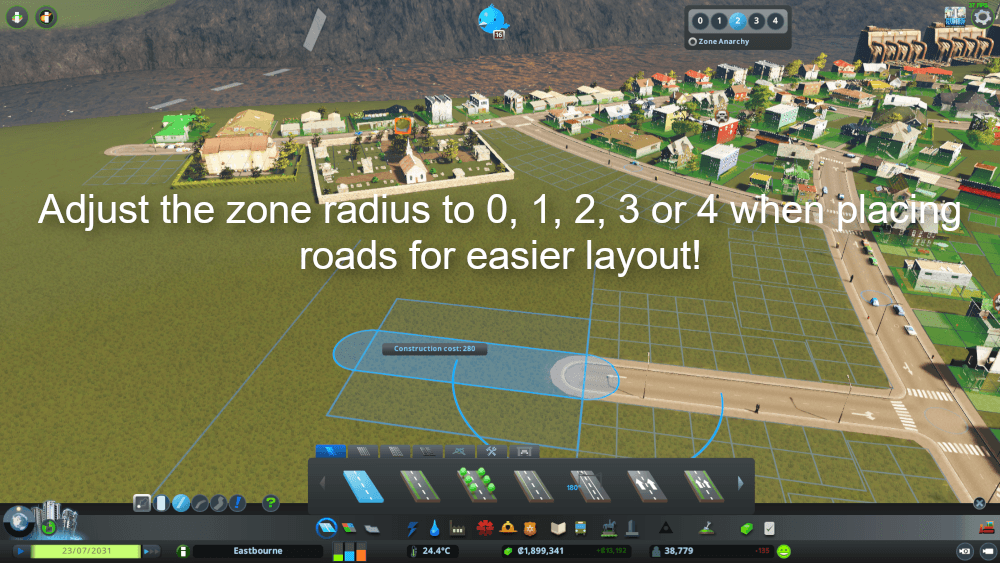This screenshot has height=563, width=1000.
Task: Select the road with trees option
Action: [477, 486]
